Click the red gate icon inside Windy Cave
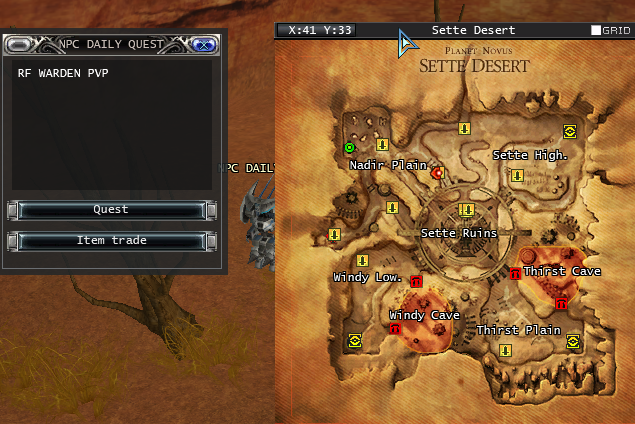Image resolution: width=635 pixels, height=424 pixels. (x=395, y=328)
